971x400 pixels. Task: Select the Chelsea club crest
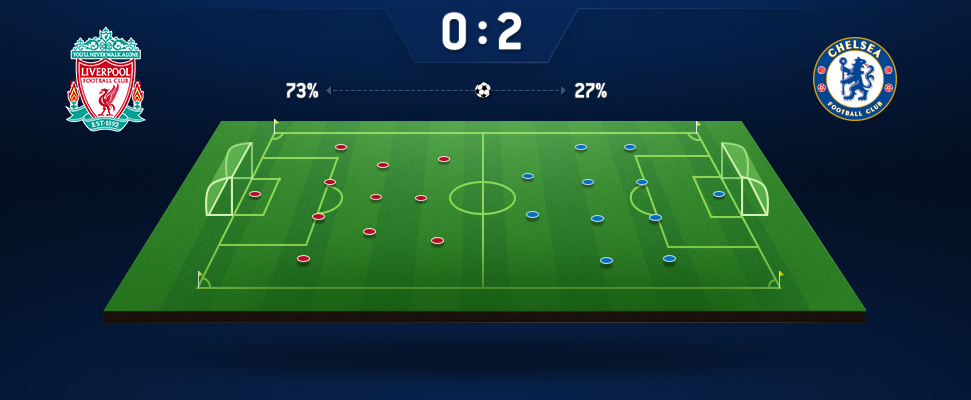(854, 80)
